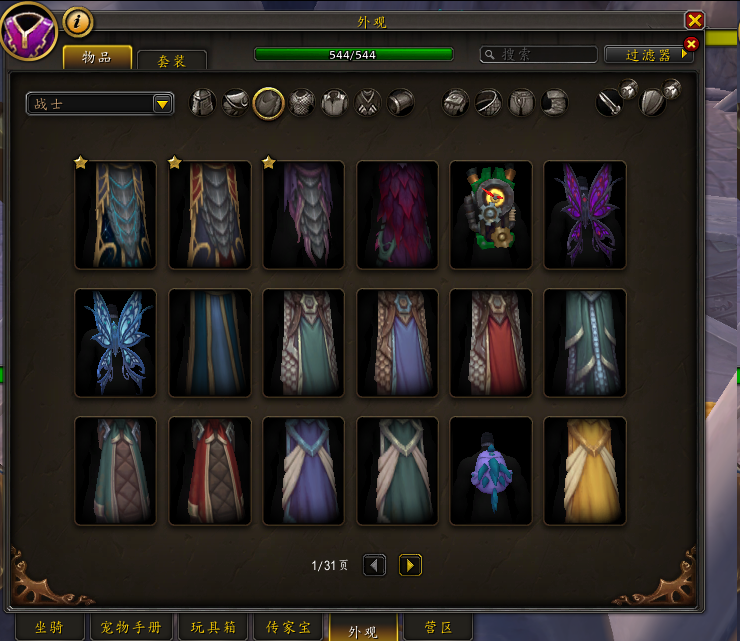Pick the golden yellow cloak appearance
Screen dimensions: 740x641
click(x=585, y=471)
